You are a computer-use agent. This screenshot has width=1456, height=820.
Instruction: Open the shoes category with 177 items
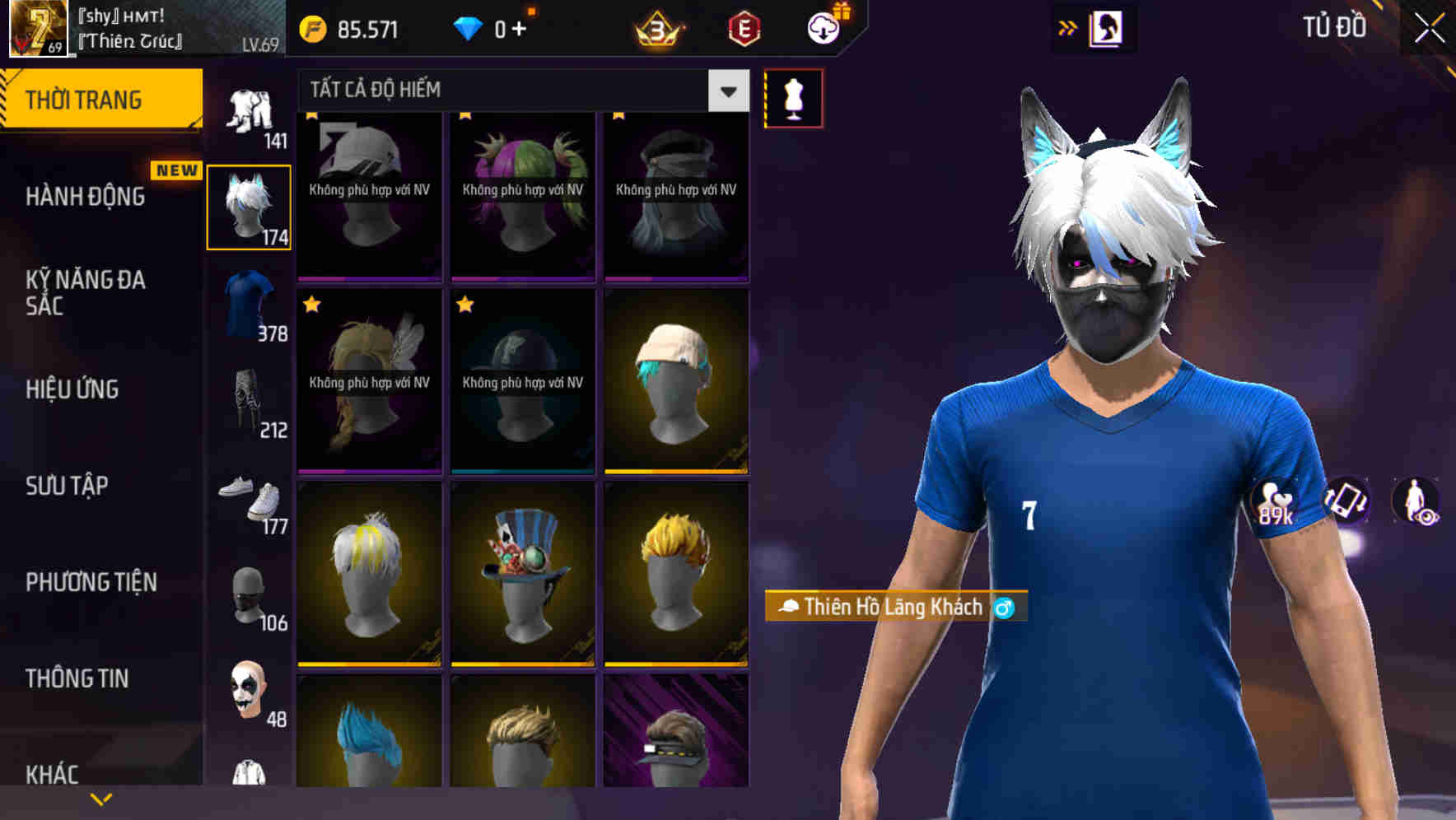click(249, 502)
